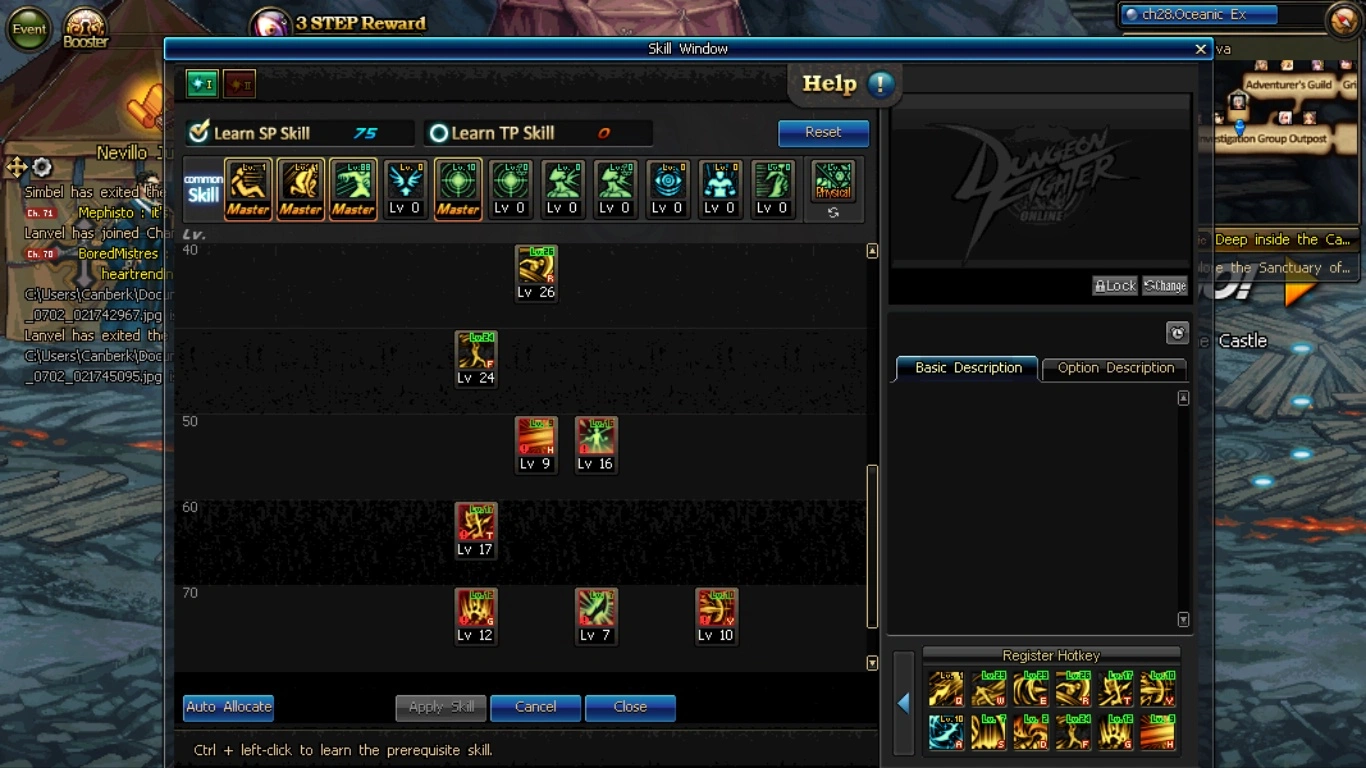Image resolution: width=1366 pixels, height=768 pixels.
Task: Cancel the skill changes
Action: 535,707
